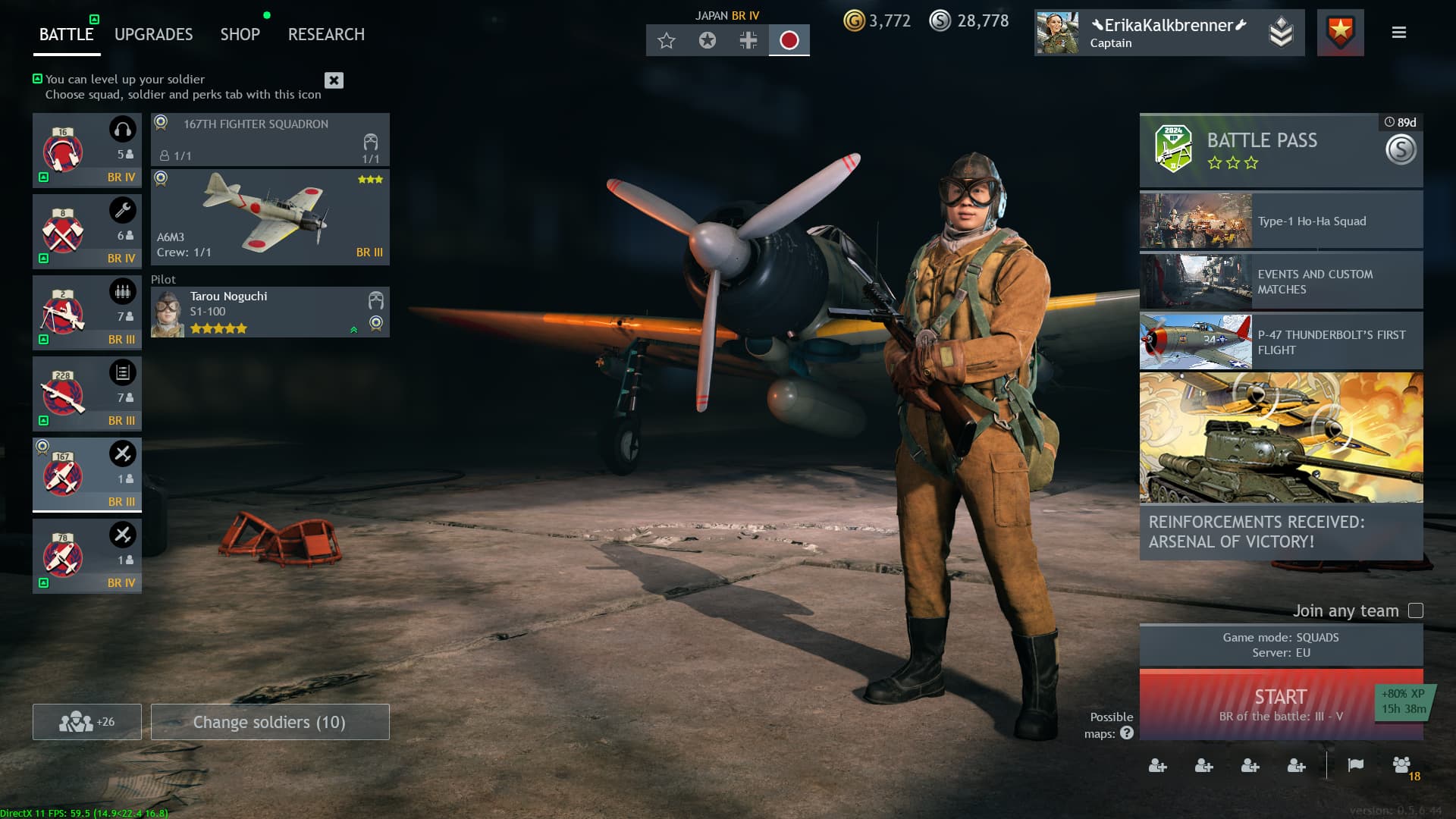Close the soldier level up hint
The image size is (1456, 819).
[334, 80]
